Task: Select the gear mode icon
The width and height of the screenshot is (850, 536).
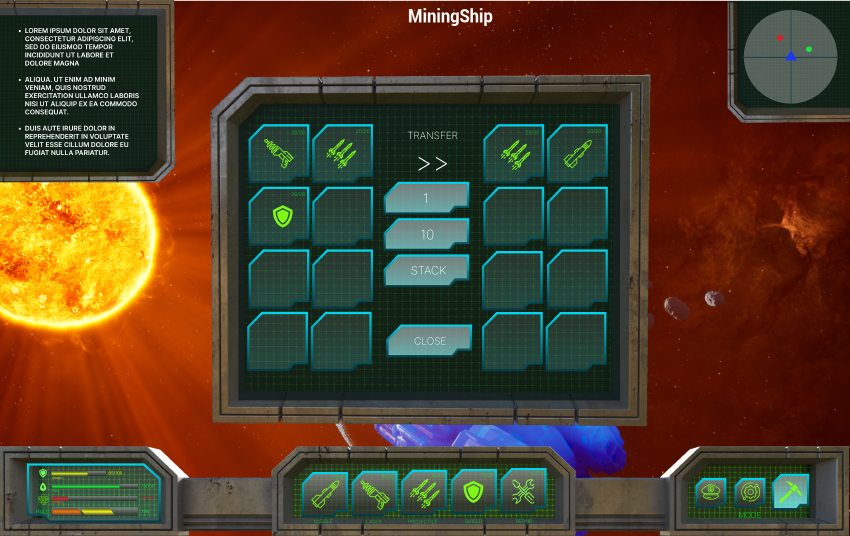Action: [750, 491]
